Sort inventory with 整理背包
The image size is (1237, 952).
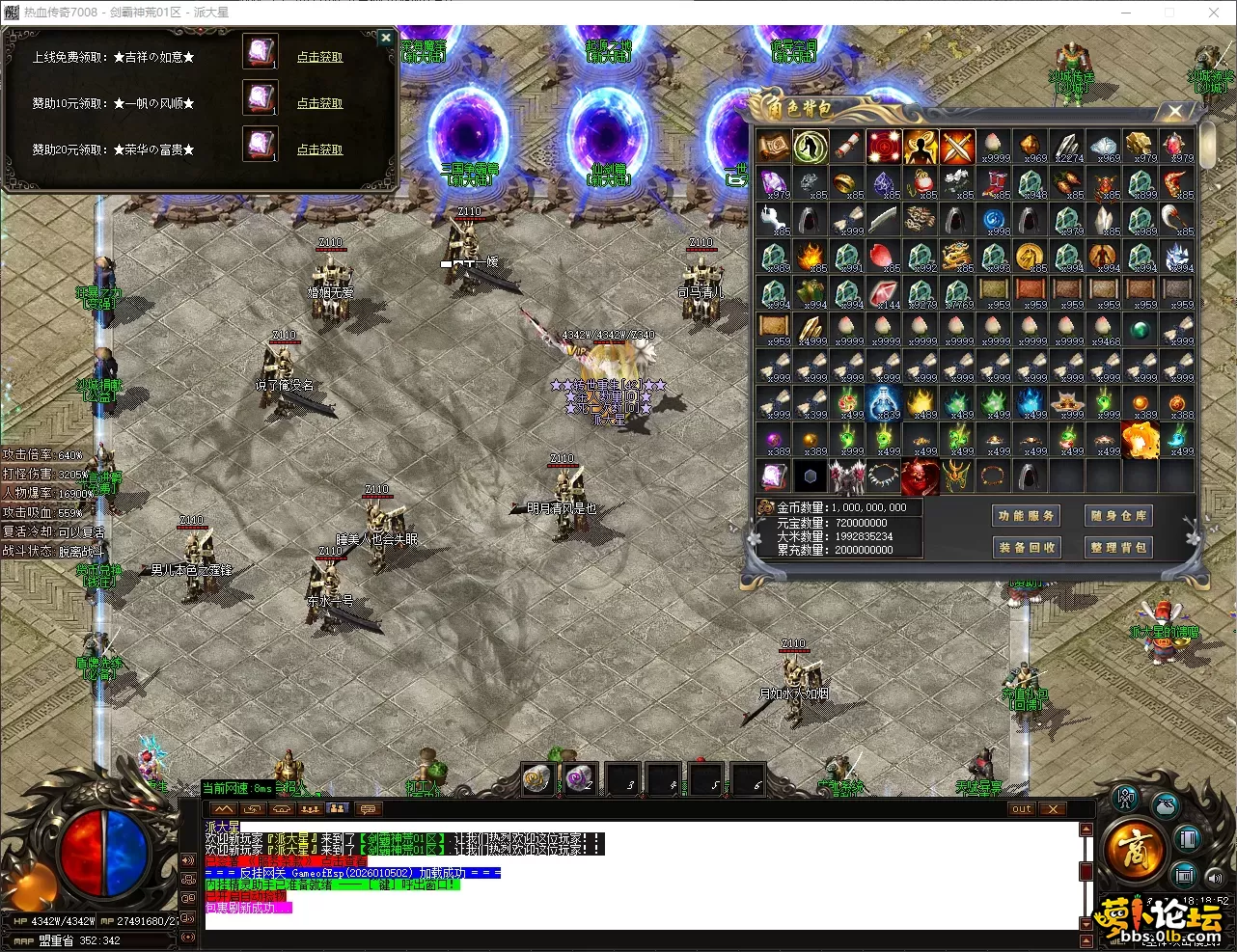pyautogui.click(x=1118, y=547)
